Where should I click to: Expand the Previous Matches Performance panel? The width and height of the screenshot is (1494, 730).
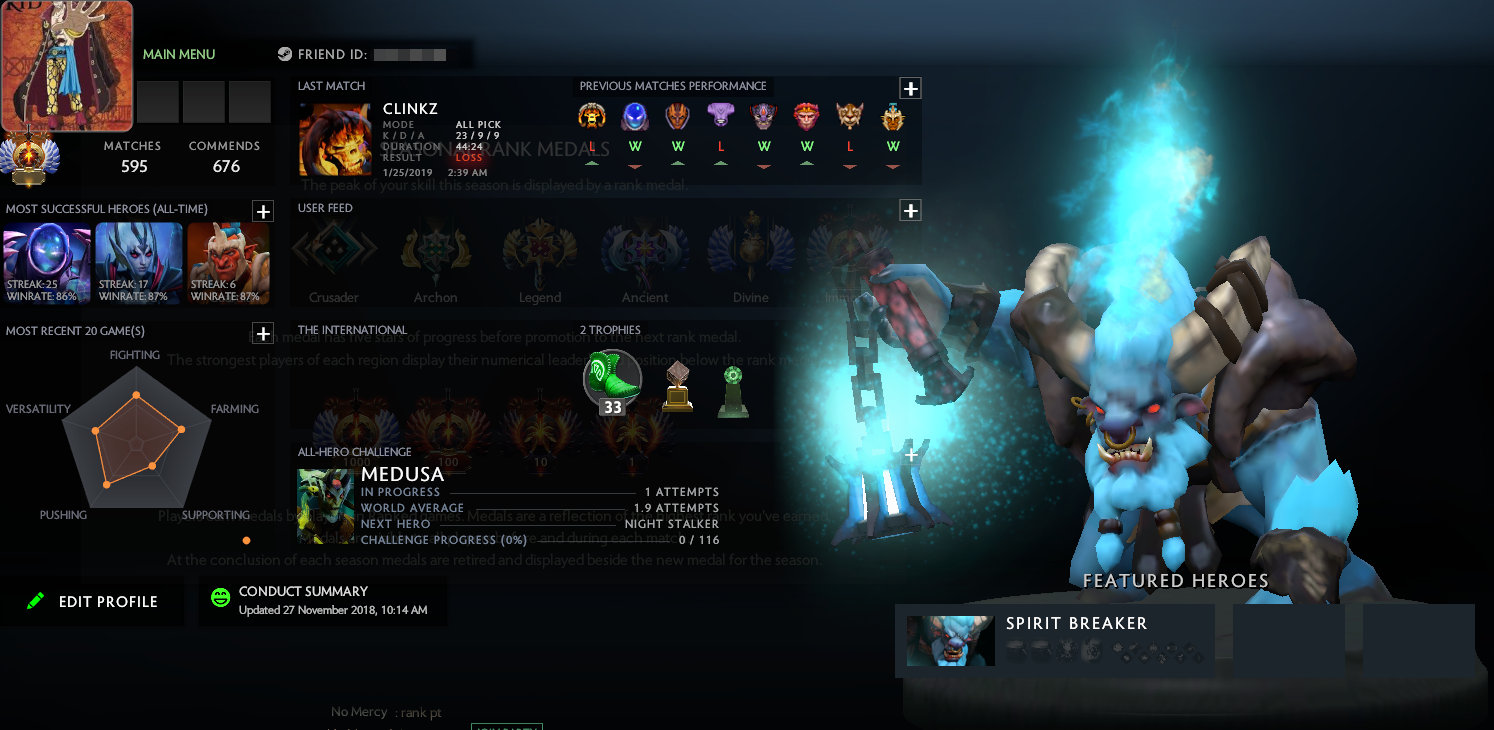point(910,88)
